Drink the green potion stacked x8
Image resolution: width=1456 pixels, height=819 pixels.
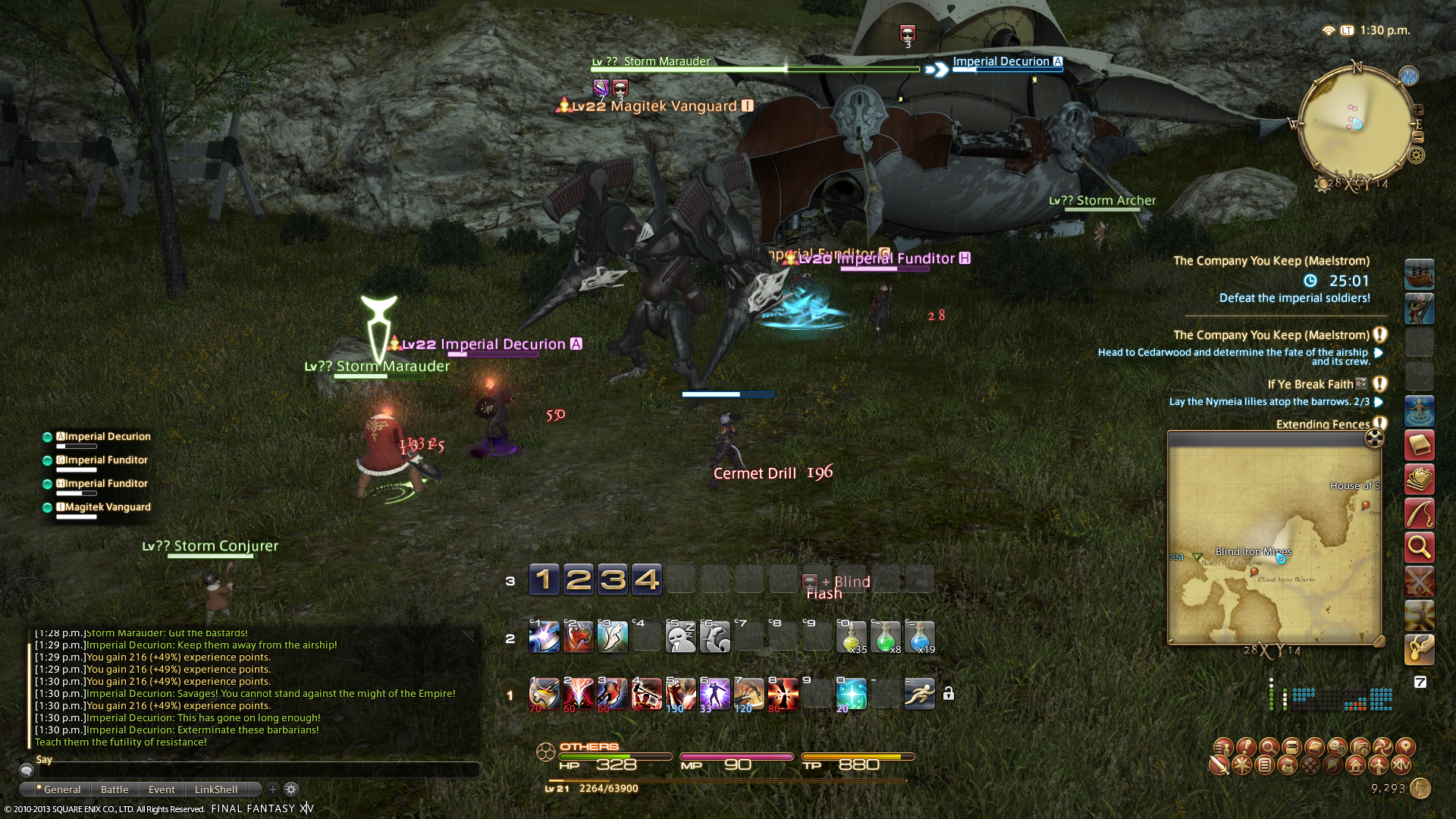885,637
